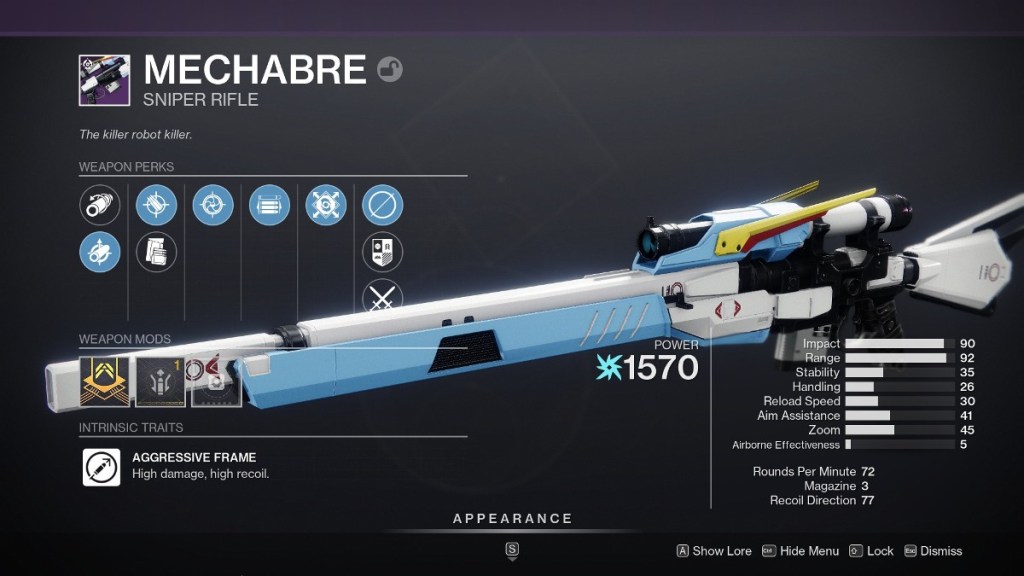Image resolution: width=1024 pixels, height=576 pixels.
Task: Select the crossed-out bullet magazine perk
Action: [x=156, y=206]
